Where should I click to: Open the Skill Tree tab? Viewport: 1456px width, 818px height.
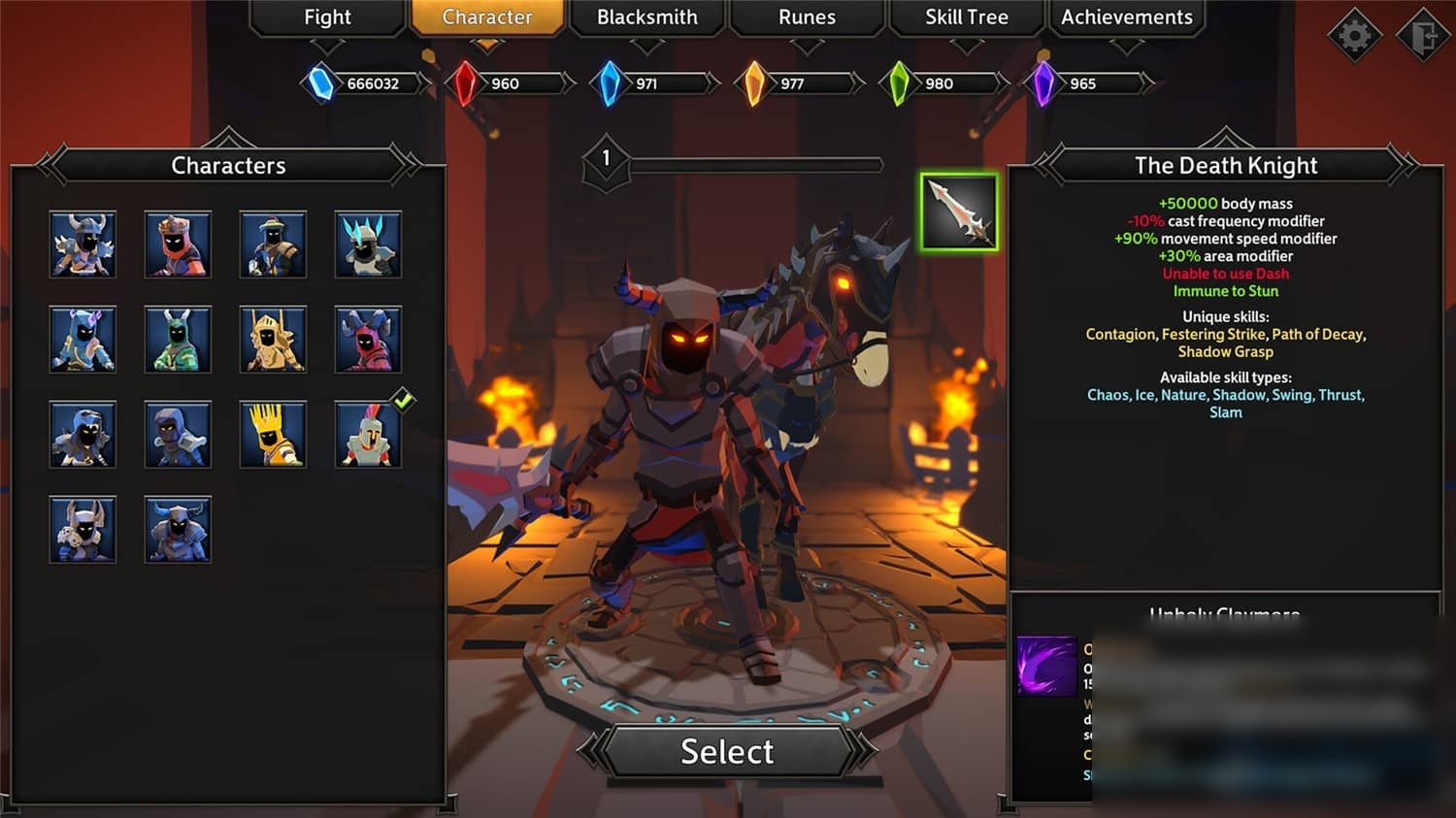(x=966, y=17)
